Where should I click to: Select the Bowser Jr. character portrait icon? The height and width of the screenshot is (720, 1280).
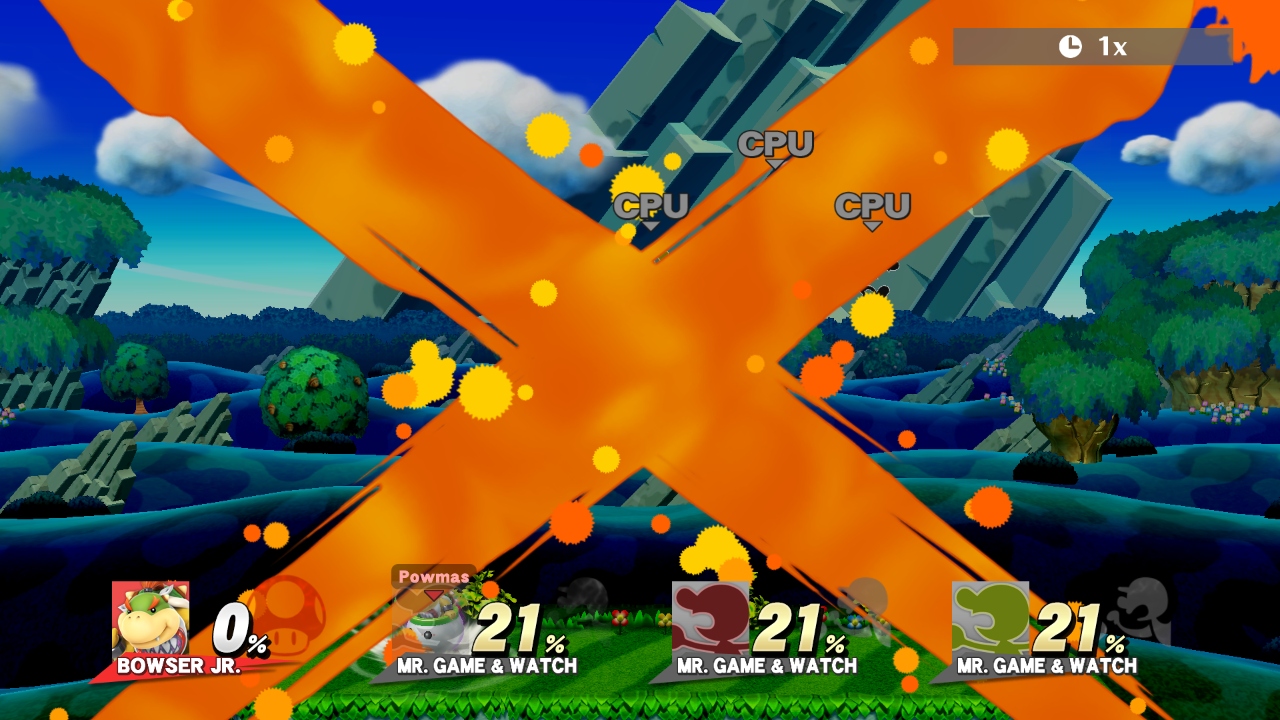tap(150, 617)
